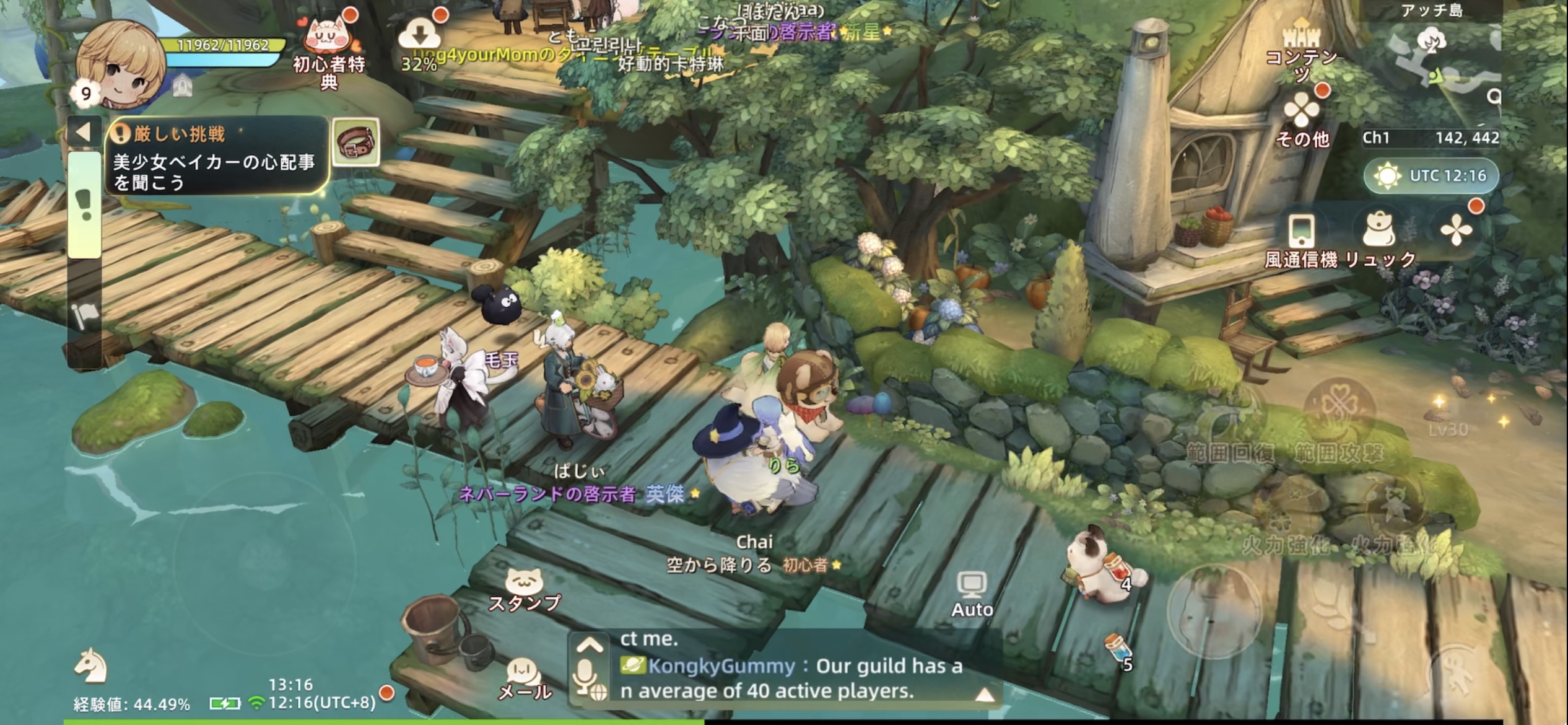Open the コンテンツ menu
Viewport: 1568px width, 725px height.
(x=1300, y=46)
